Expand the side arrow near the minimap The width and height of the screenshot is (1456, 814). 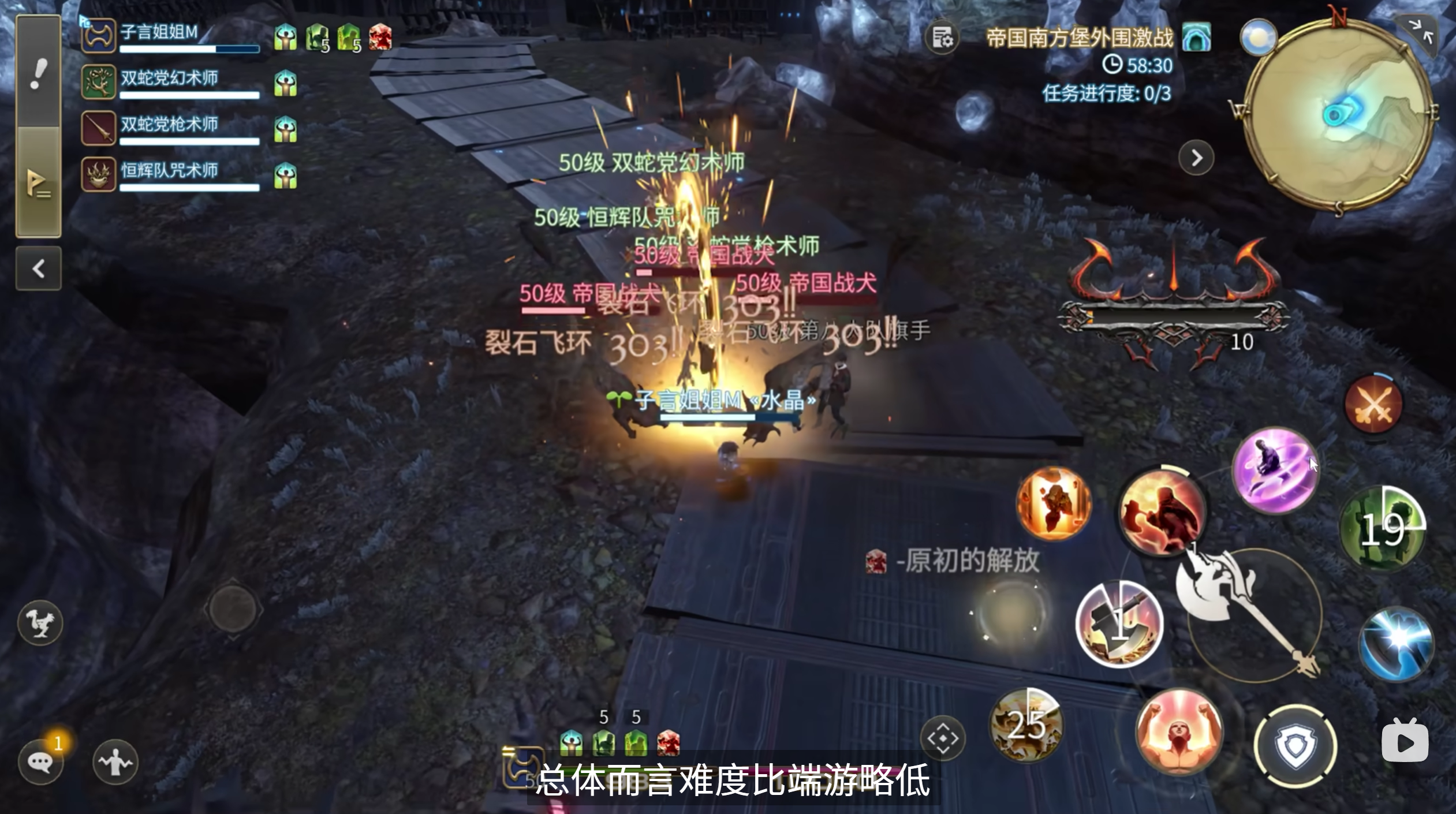pos(1196,158)
